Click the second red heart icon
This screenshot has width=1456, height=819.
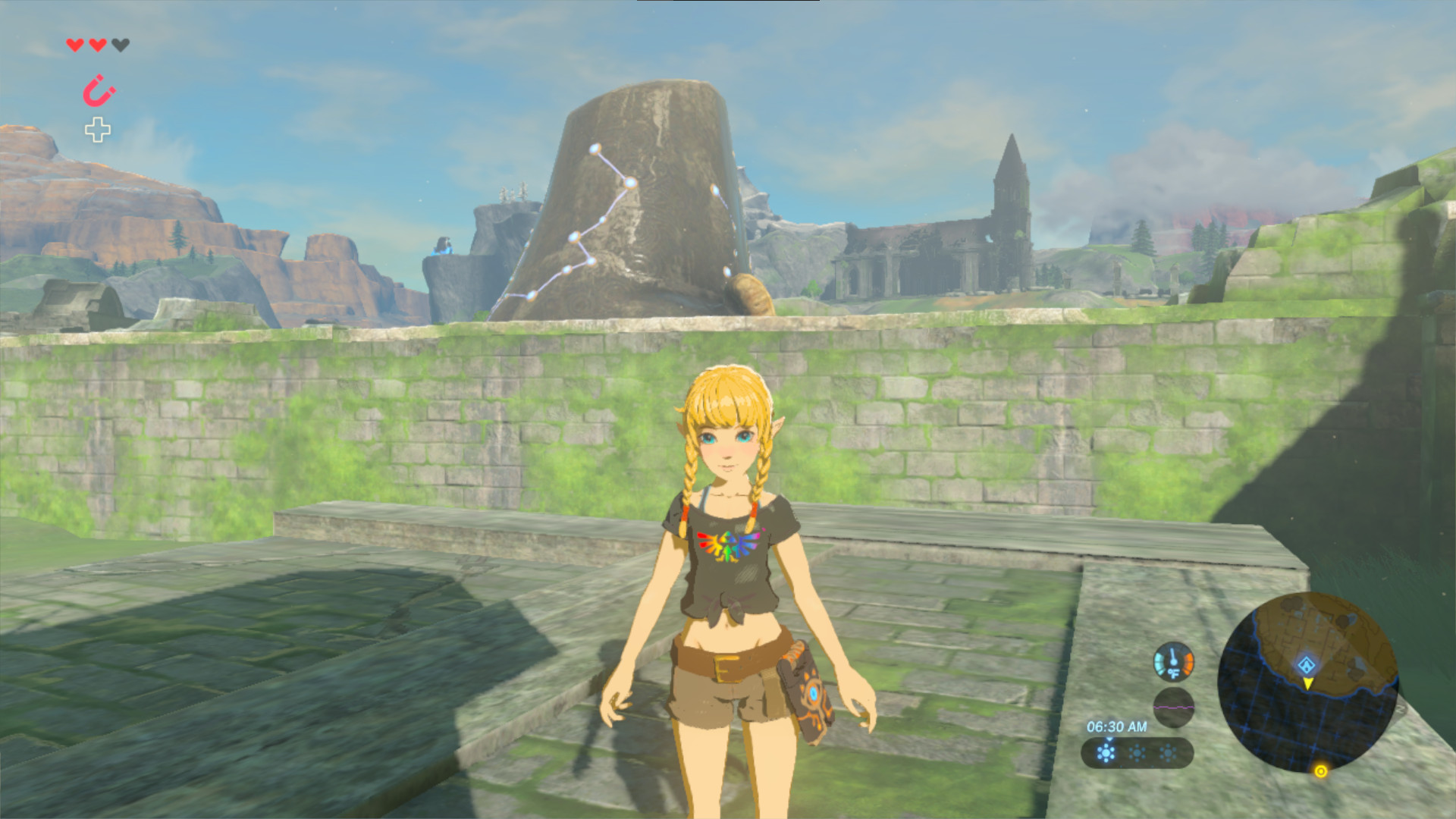click(x=97, y=45)
